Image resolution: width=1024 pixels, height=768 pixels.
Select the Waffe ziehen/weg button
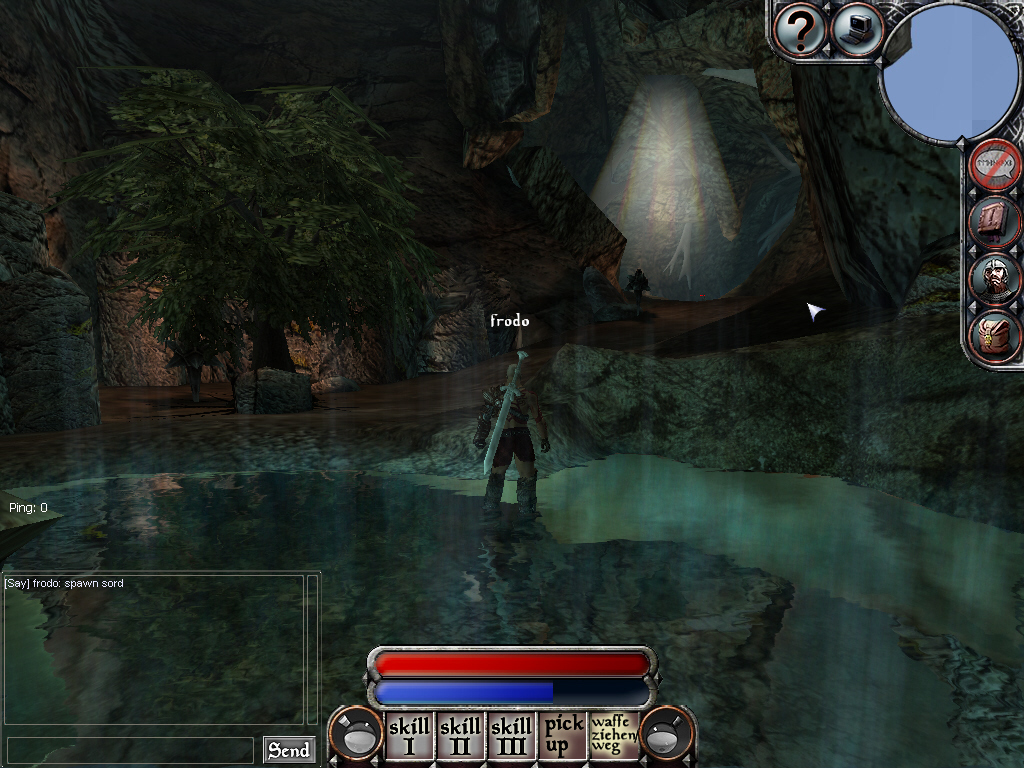tap(614, 736)
